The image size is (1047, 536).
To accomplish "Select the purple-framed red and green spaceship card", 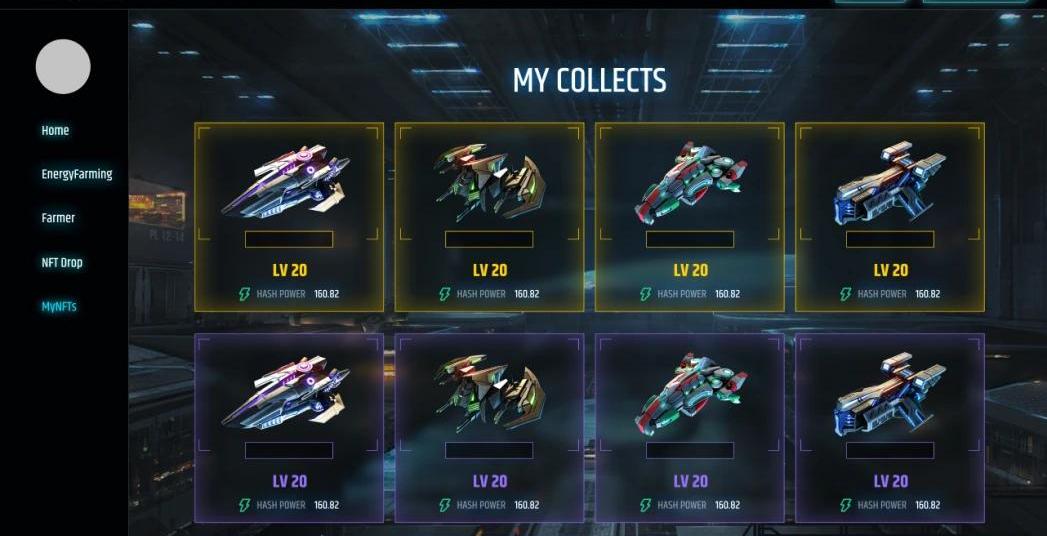I will tap(690, 427).
